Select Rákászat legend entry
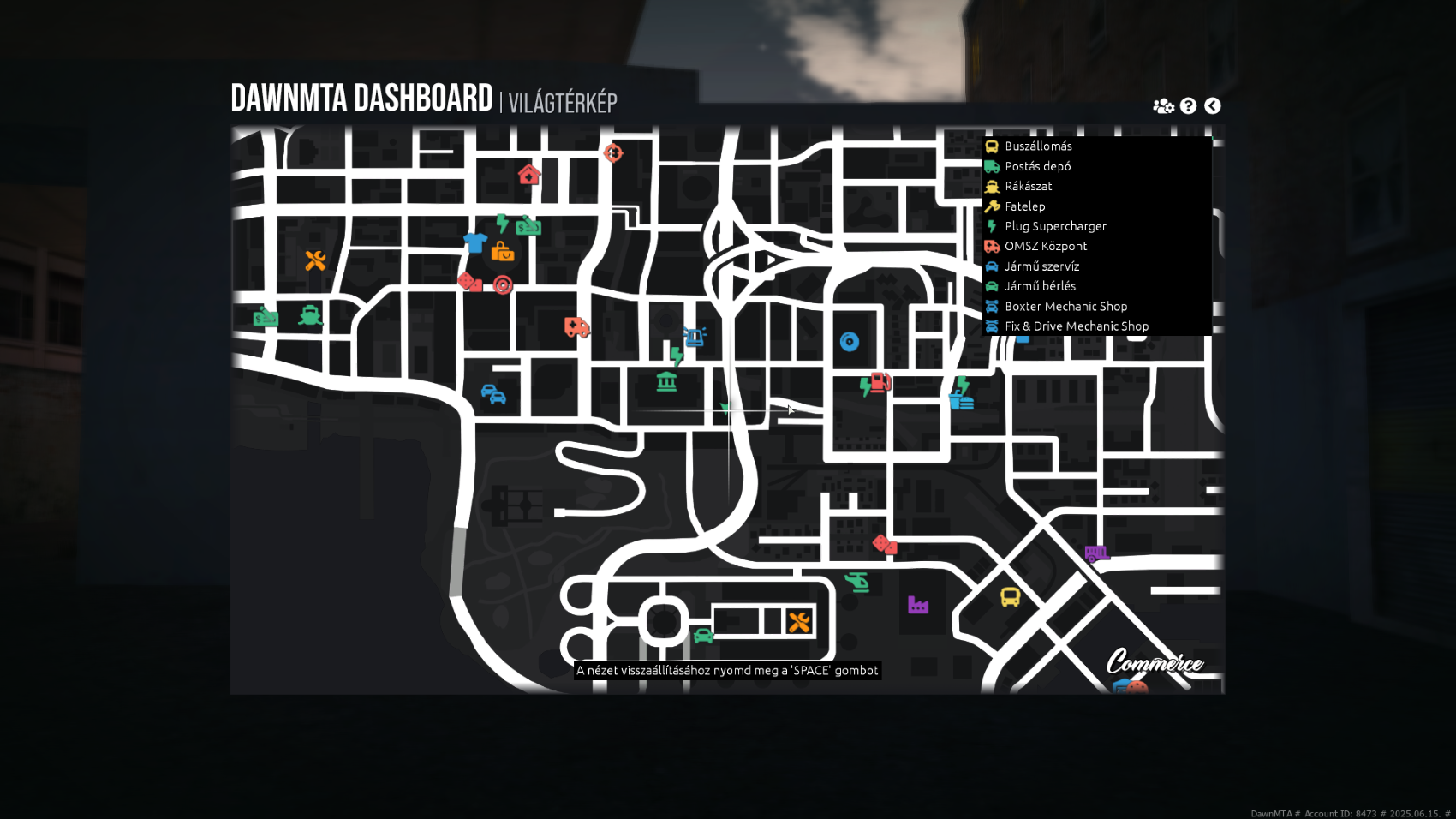Screen dimensions: 1456x819 pyautogui.click(x=1028, y=186)
